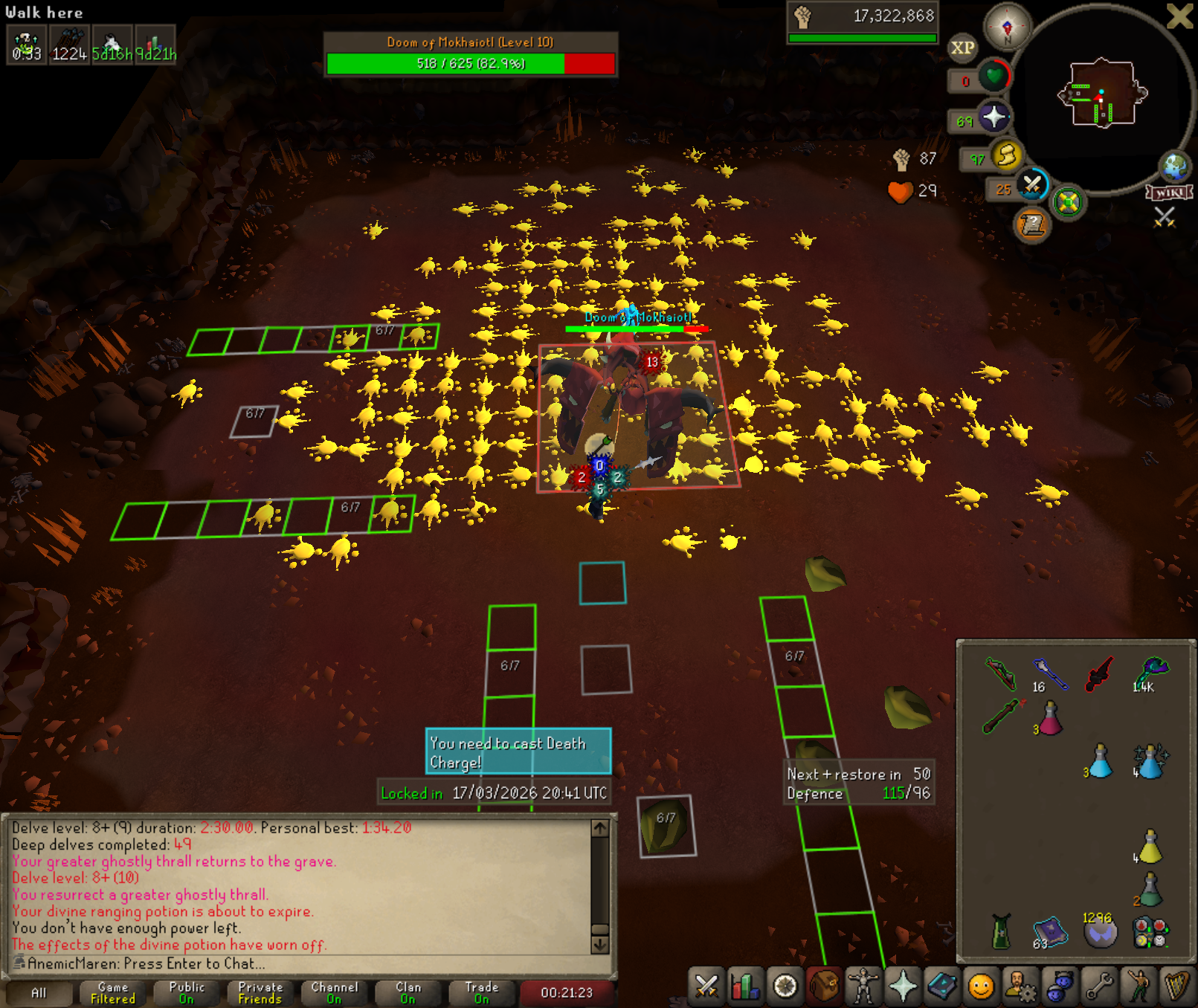Toggle run energy boot orb
Screen dimensions: 1198x1008
(x=1006, y=155)
